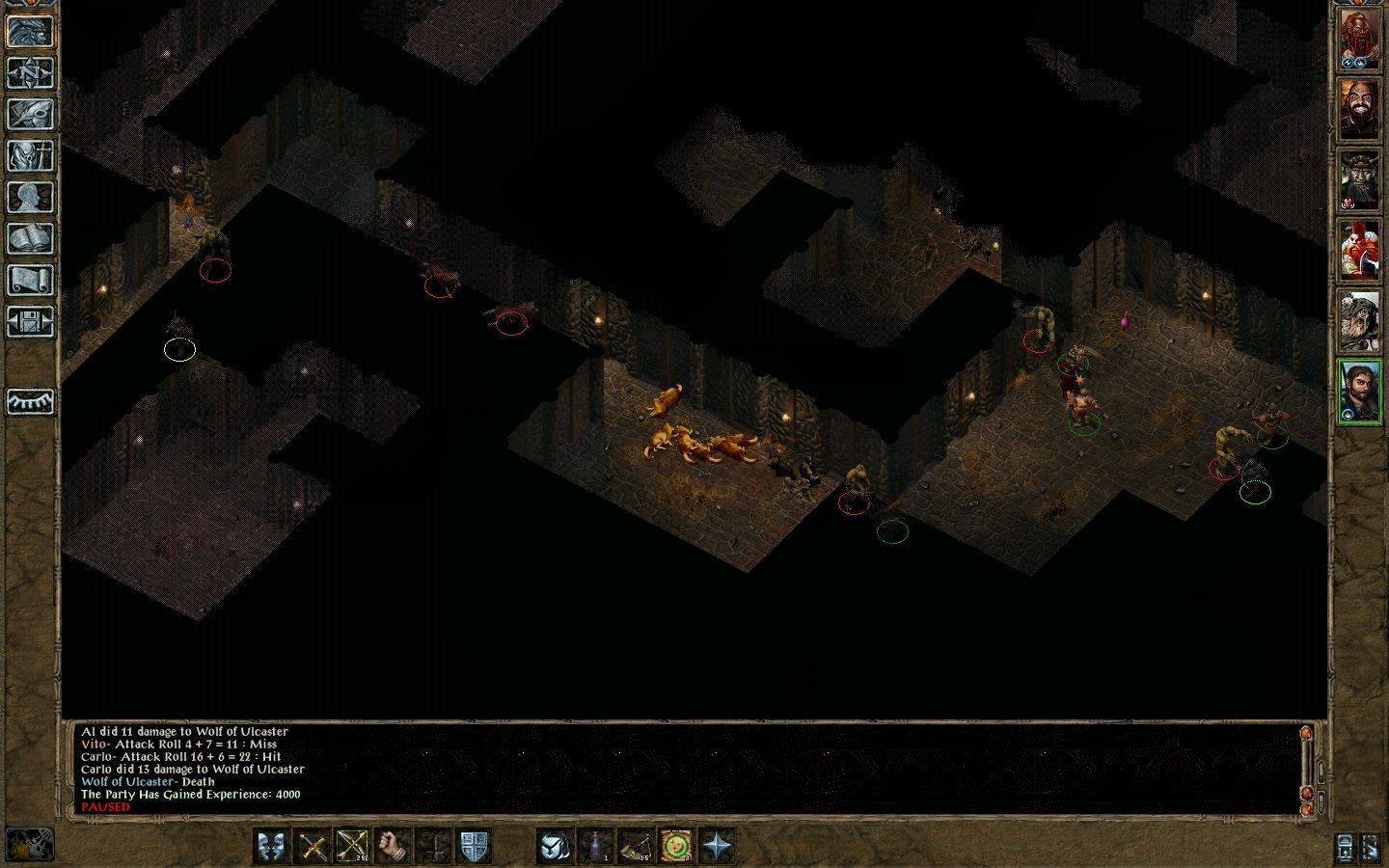Equip the crossed swords melee weapon slot
This screenshot has height=868, width=1389.
tap(313, 847)
